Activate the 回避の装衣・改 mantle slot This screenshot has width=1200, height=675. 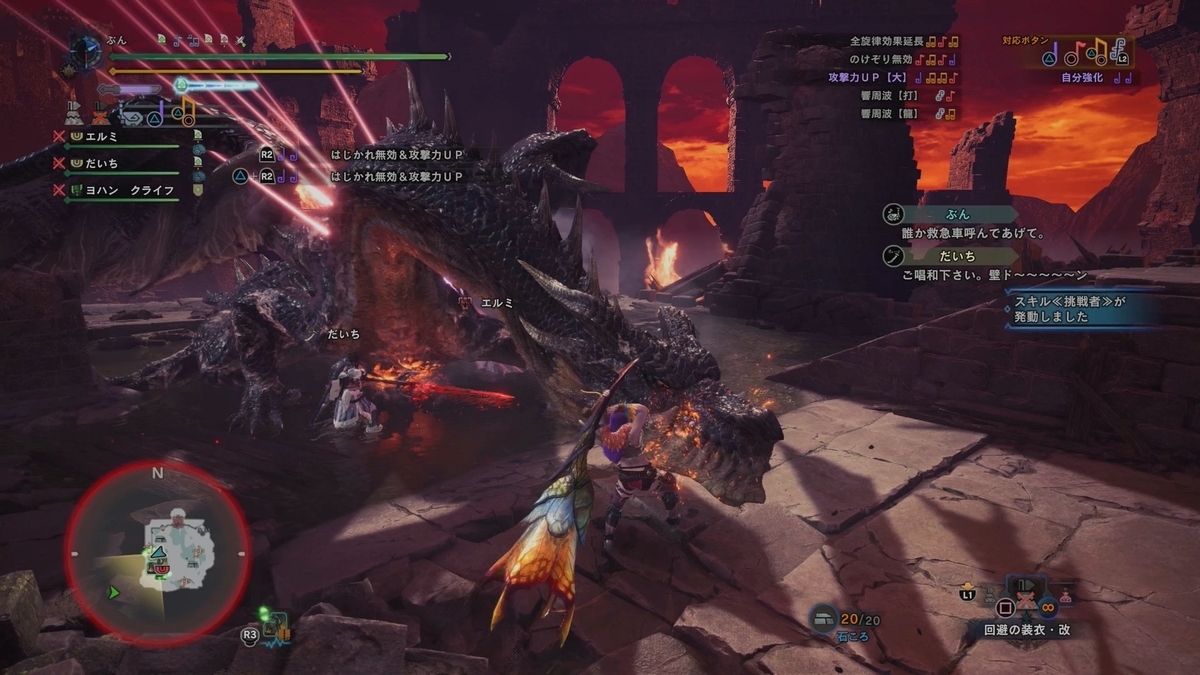pyautogui.click(x=1024, y=631)
